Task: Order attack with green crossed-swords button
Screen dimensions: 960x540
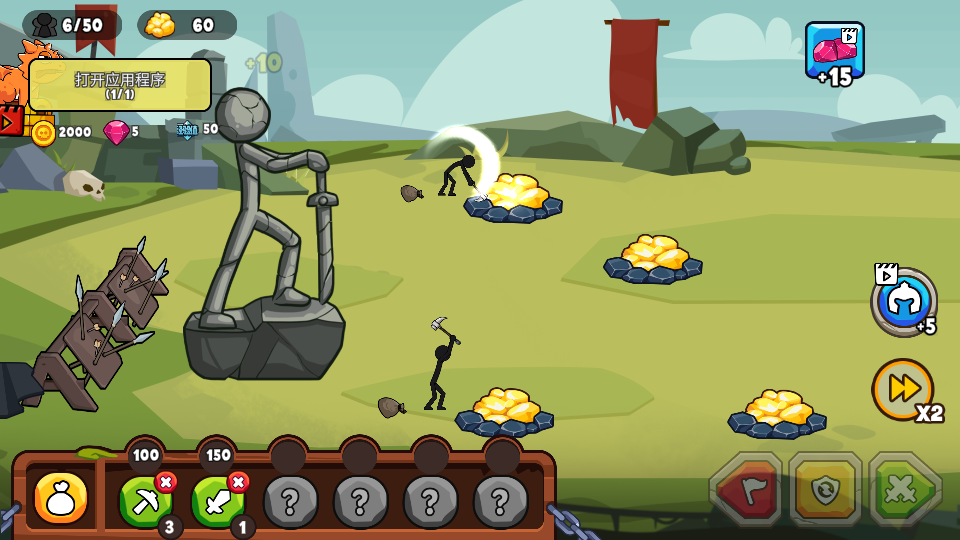Action: pos(904,490)
